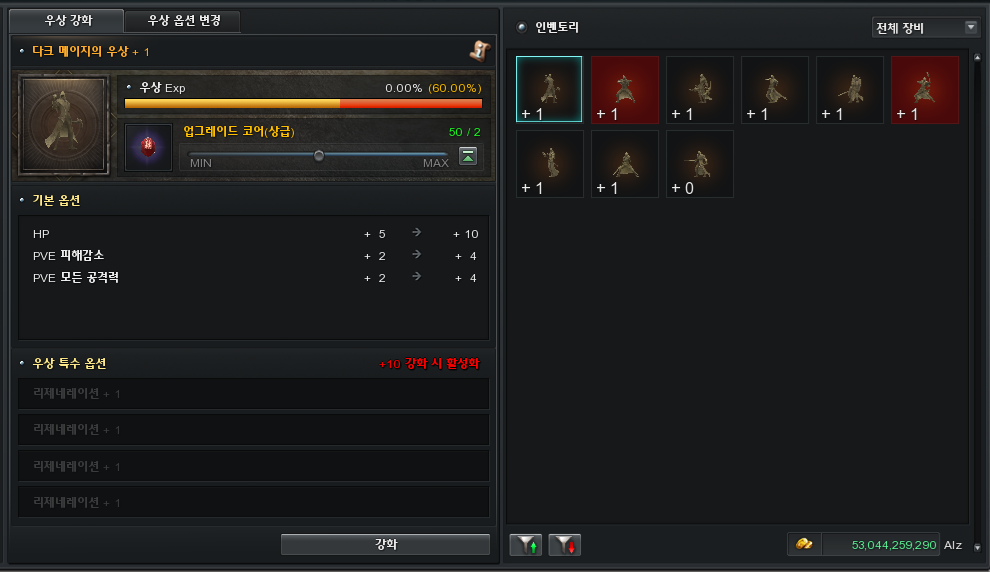Open the 전체 장비 filter dropdown
This screenshot has height=572, width=990.
926,27
